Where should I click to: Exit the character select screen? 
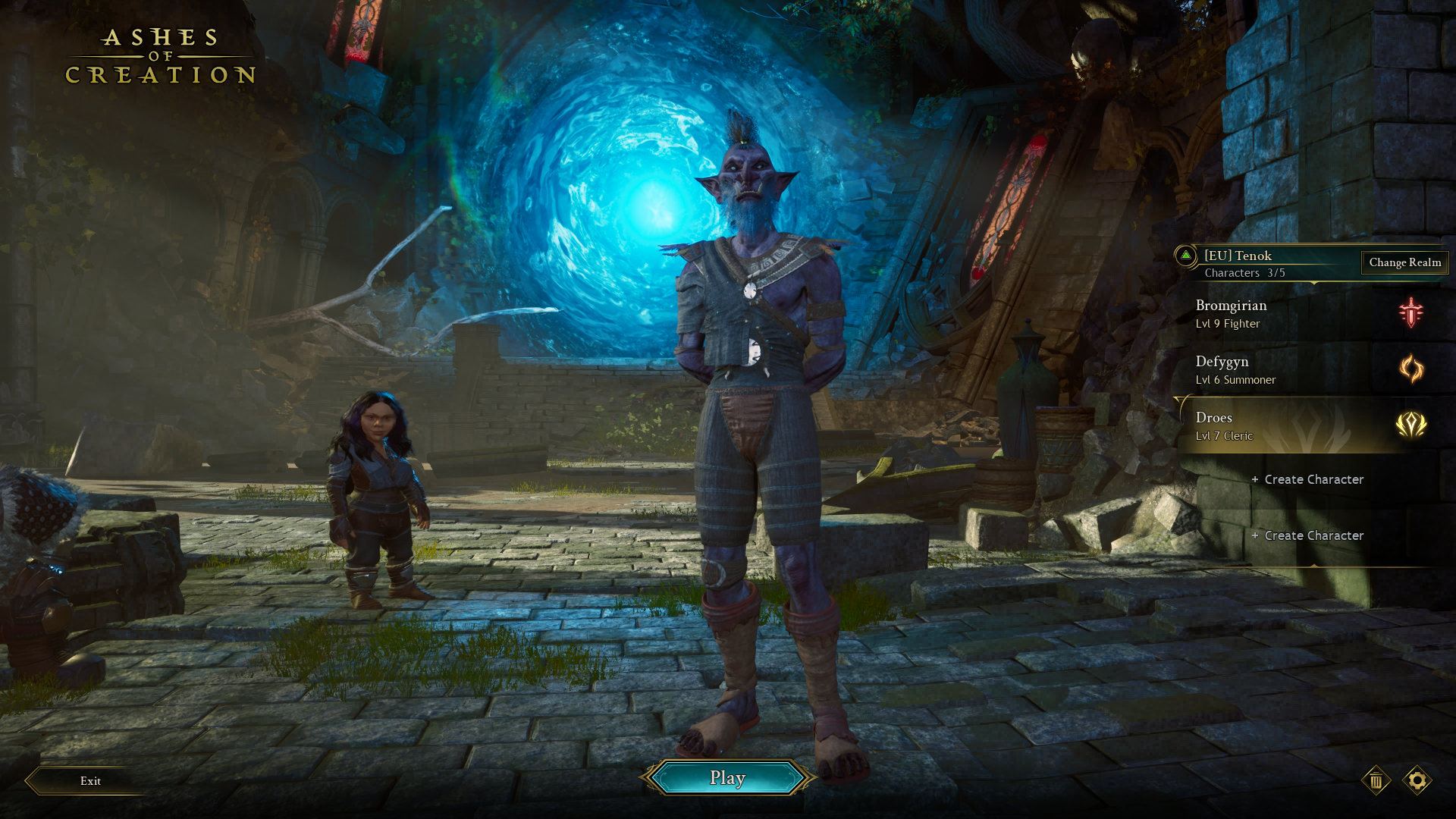pyautogui.click(x=90, y=780)
